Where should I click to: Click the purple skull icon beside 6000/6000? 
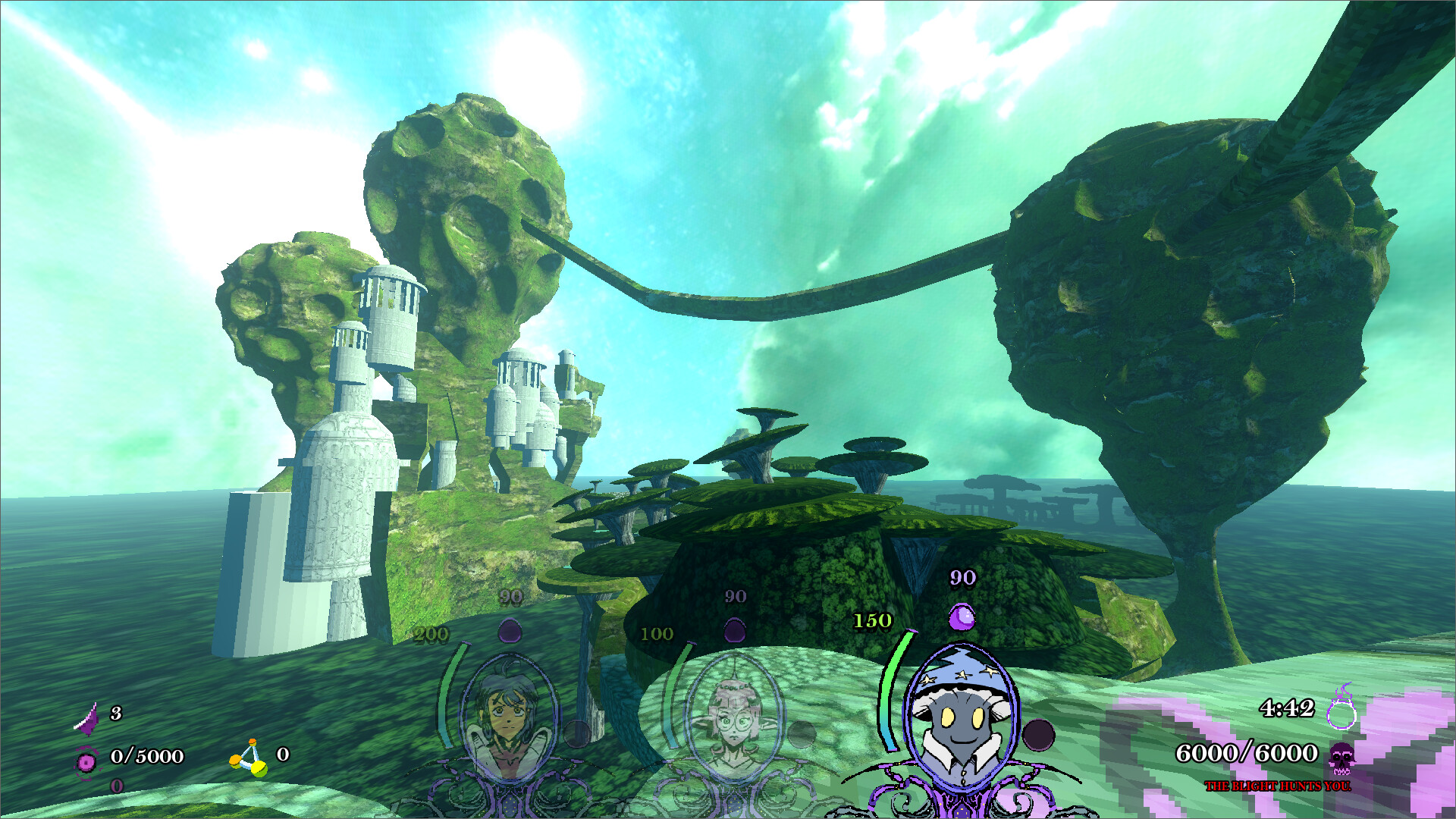(1342, 756)
